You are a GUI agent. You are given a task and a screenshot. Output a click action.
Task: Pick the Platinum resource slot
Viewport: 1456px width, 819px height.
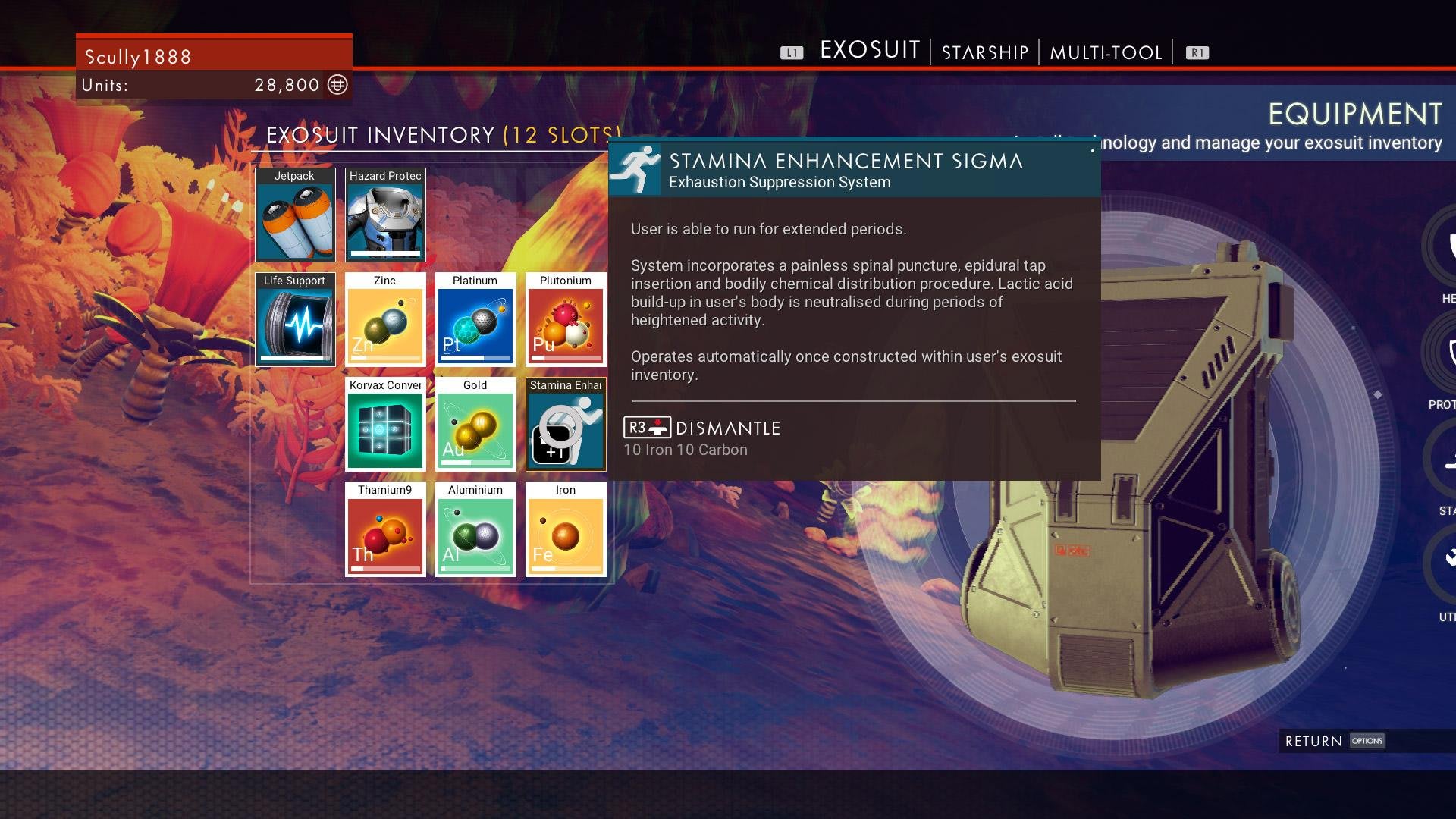point(475,320)
